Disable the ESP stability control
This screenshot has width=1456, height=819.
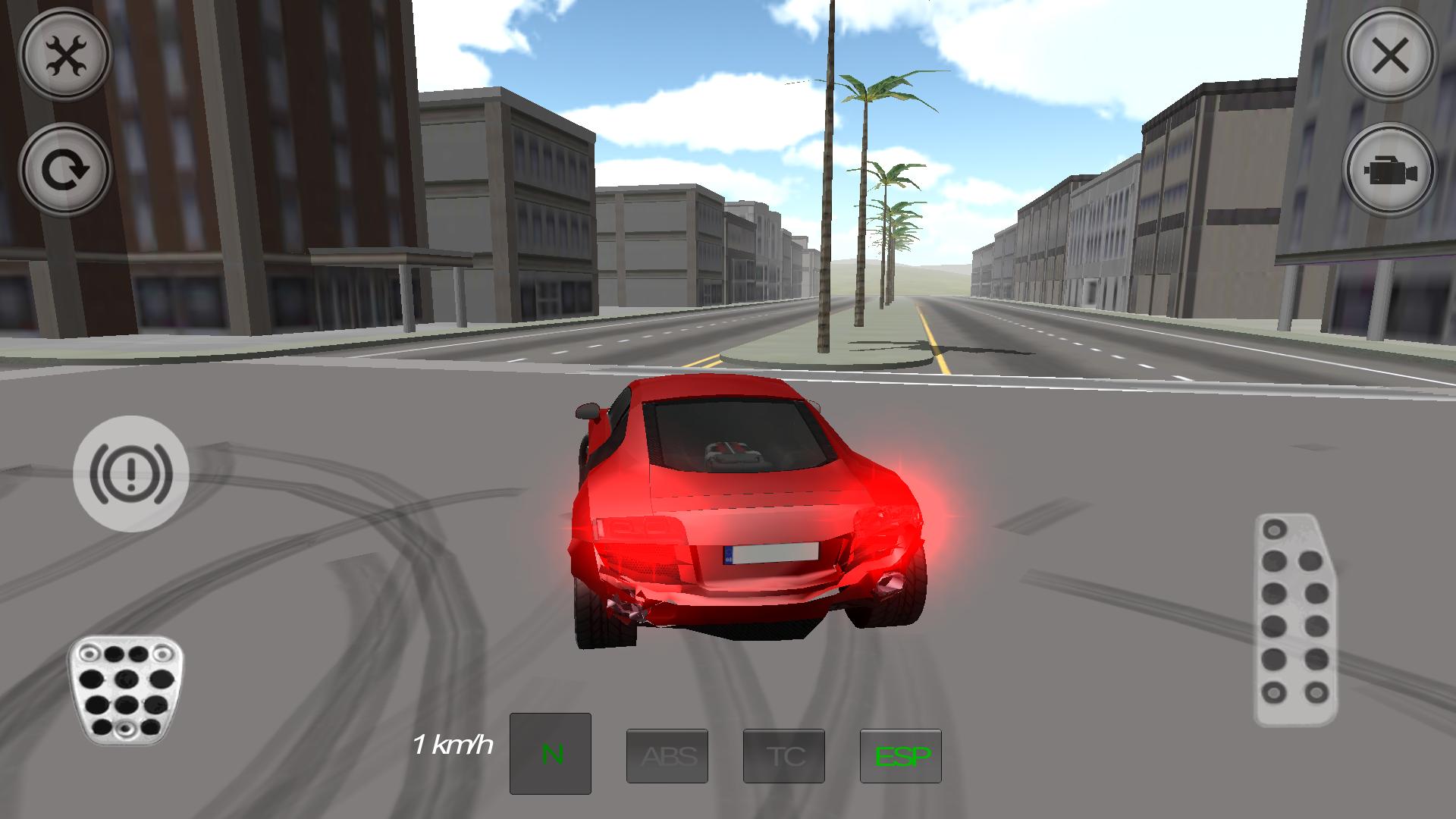pos(901,755)
